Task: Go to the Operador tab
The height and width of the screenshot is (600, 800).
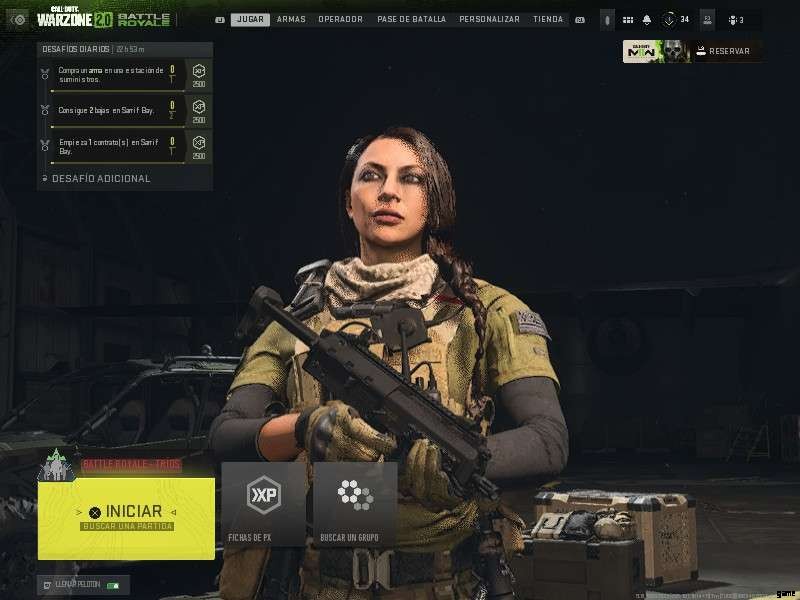Action: [x=340, y=19]
